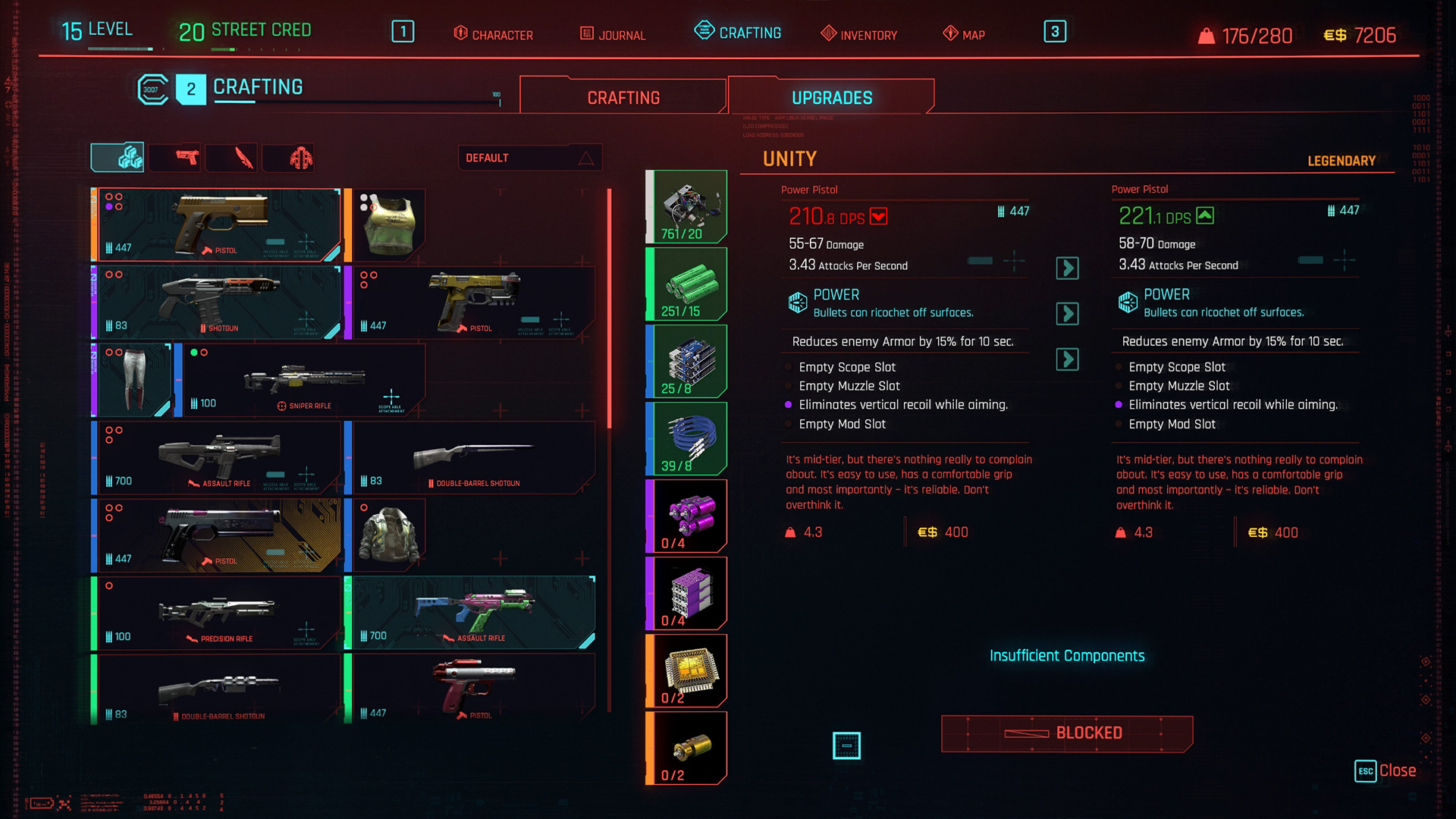Viewport: 1456px width, 819px height.
Task: Click the Blocked upgrade button
Action: click(1066, 733)
